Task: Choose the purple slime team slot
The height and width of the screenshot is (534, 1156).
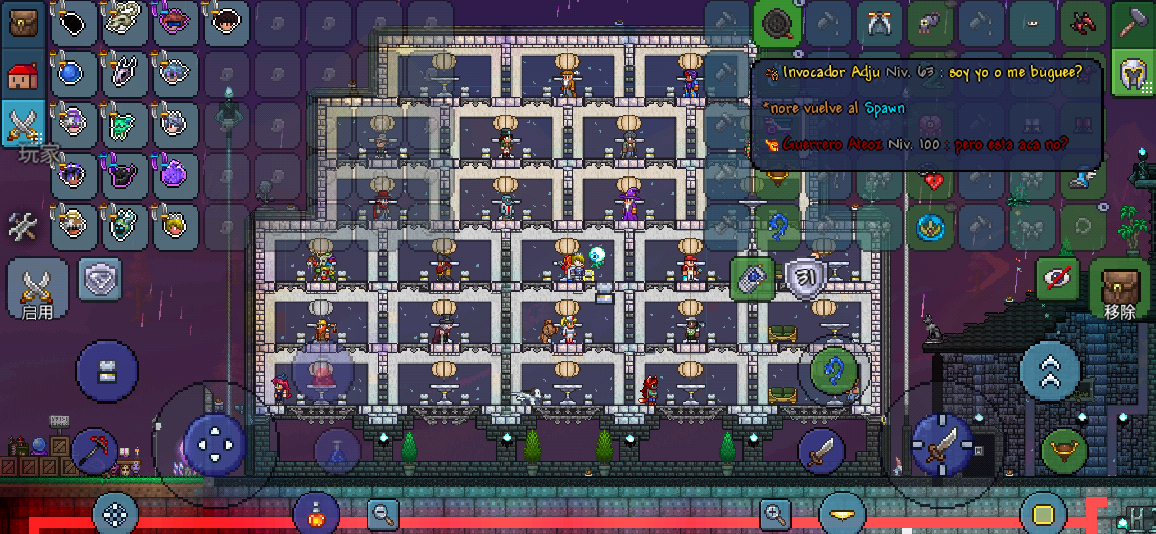Action: coord(176,176)
